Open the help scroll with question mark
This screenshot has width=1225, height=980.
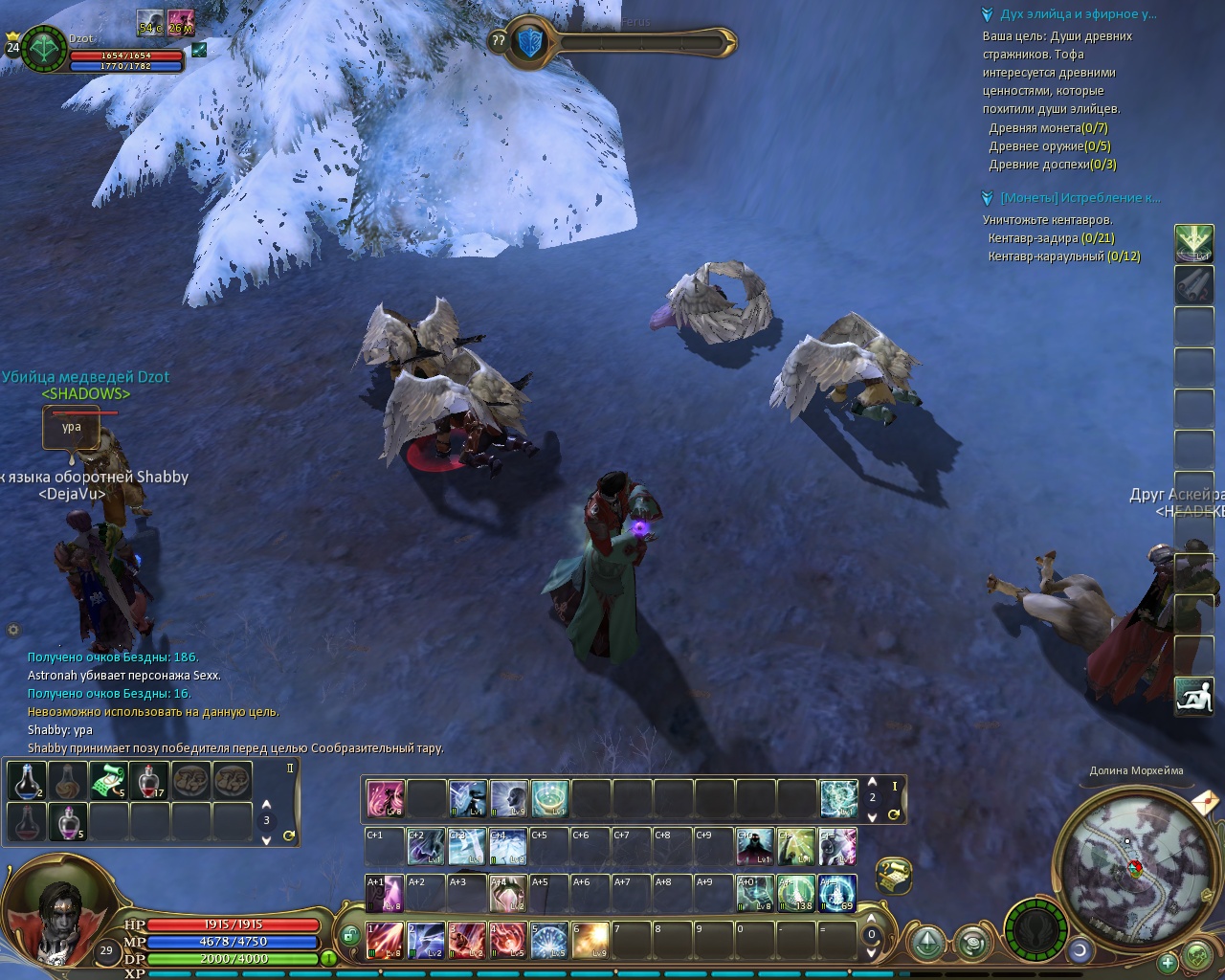coord(893,875)
